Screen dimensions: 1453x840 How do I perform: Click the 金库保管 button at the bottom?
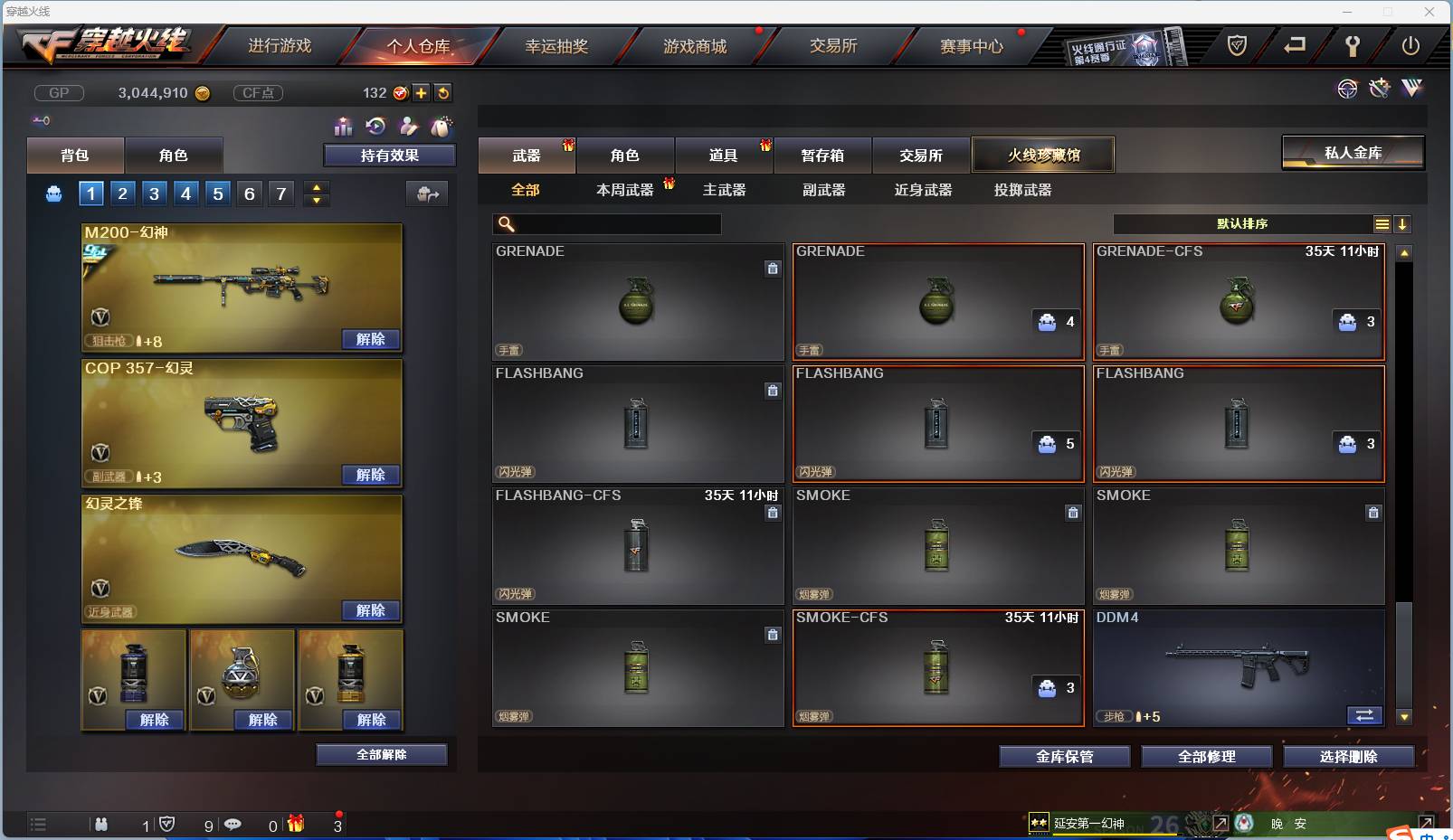pyautogui.click(x=1064, y=756)
